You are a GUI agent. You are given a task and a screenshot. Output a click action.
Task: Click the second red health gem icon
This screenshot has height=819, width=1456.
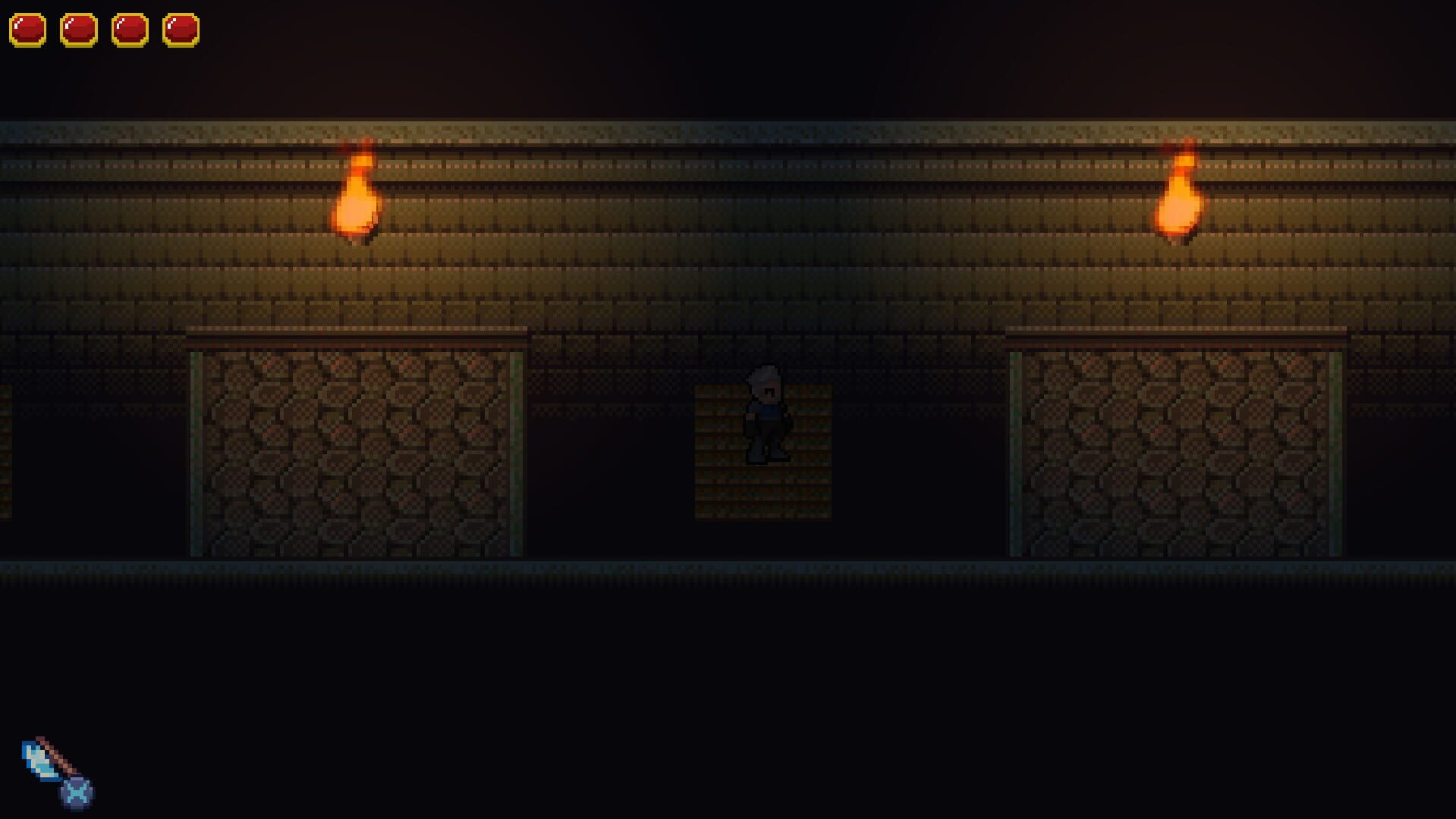coord(79,30)
